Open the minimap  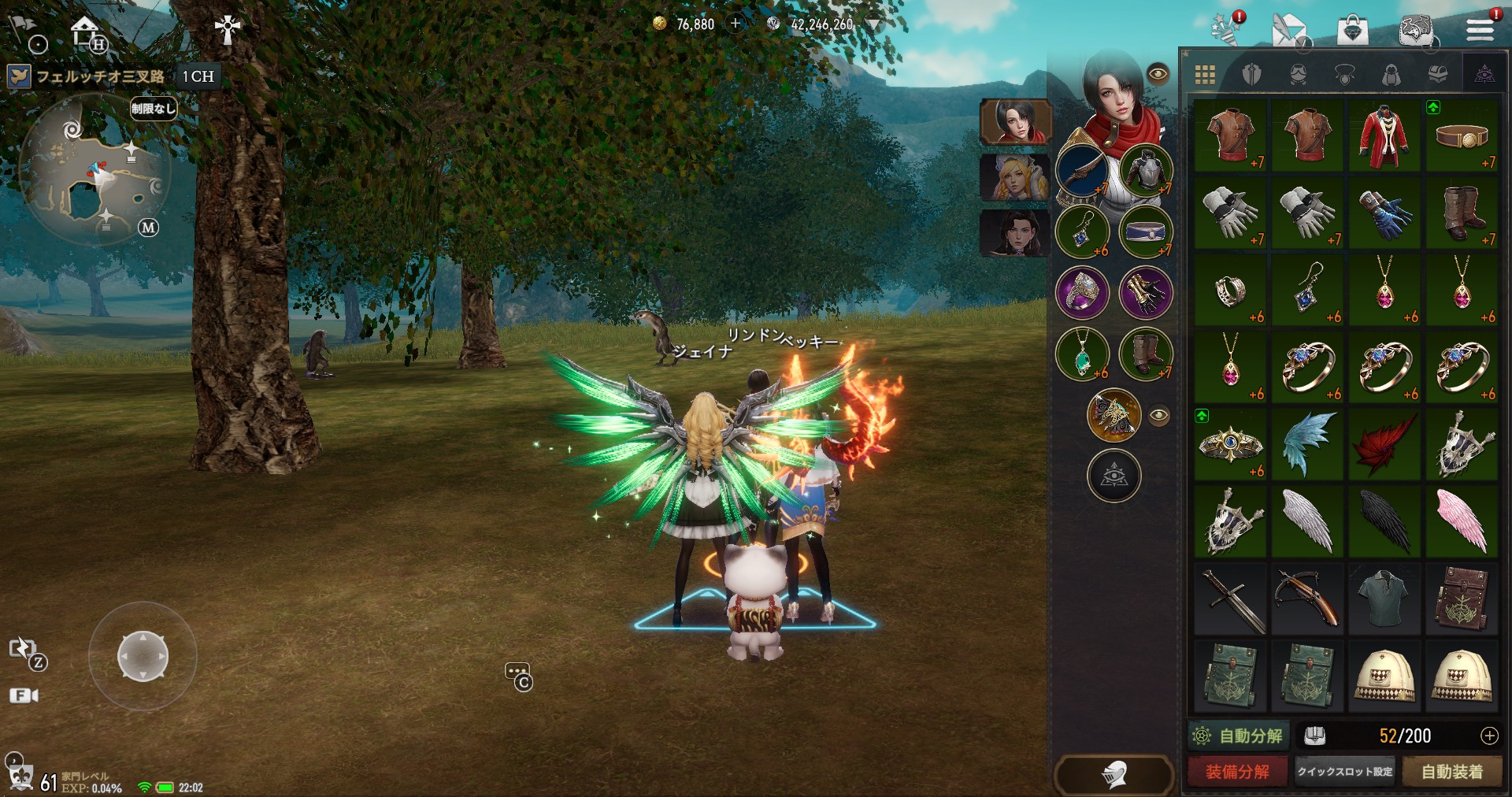tap(94, 169)
